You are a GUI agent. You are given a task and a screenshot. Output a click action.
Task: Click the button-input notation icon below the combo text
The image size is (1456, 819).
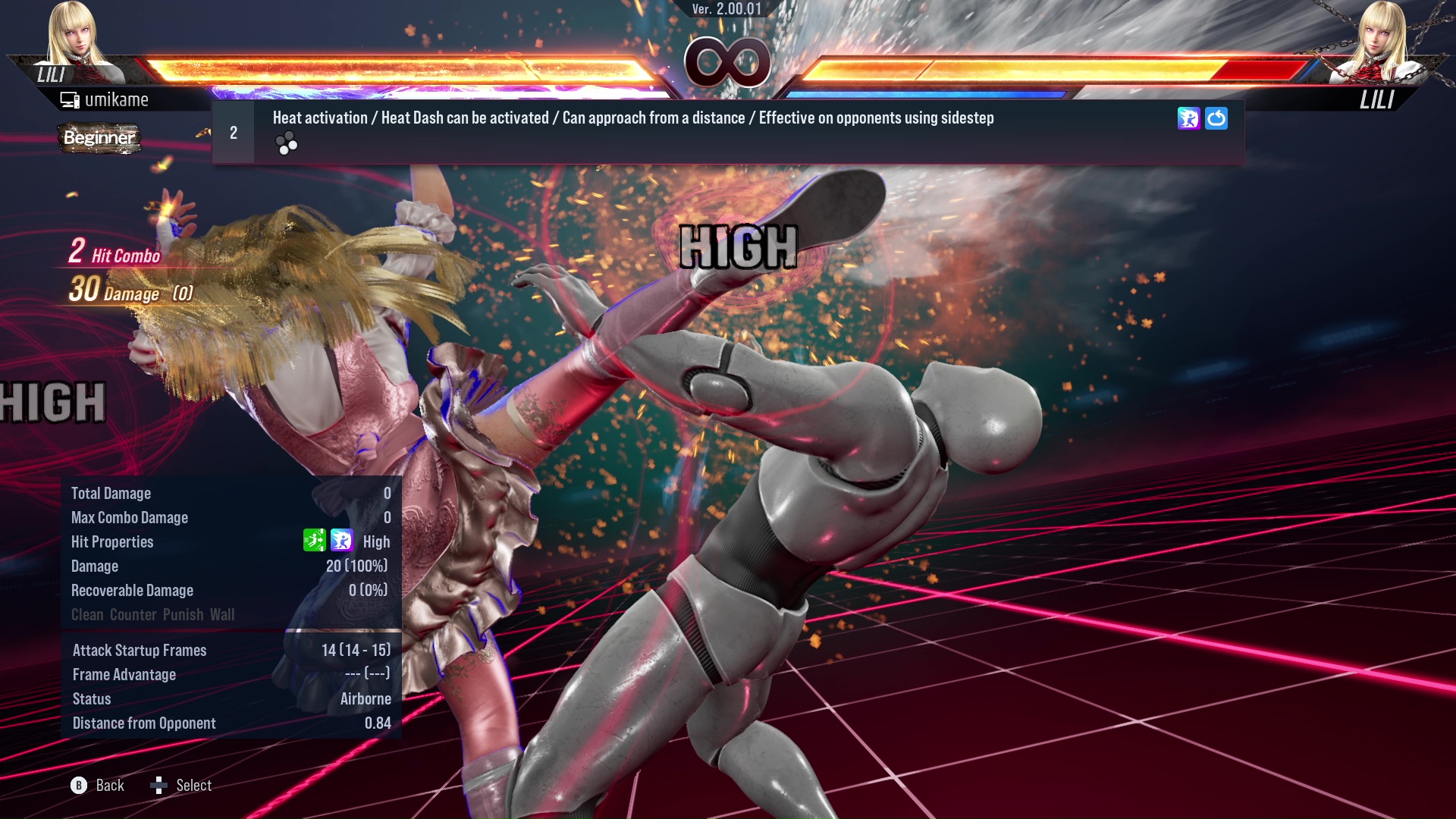tap(287, 143)
